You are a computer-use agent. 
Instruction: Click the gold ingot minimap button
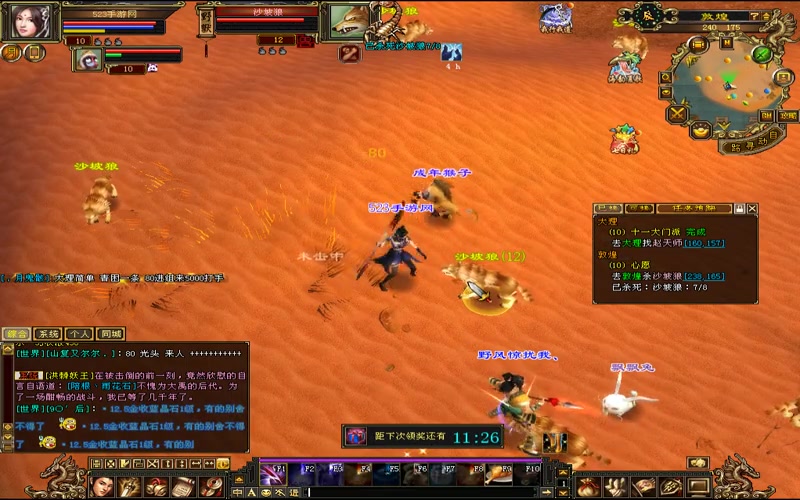[700, 129]
